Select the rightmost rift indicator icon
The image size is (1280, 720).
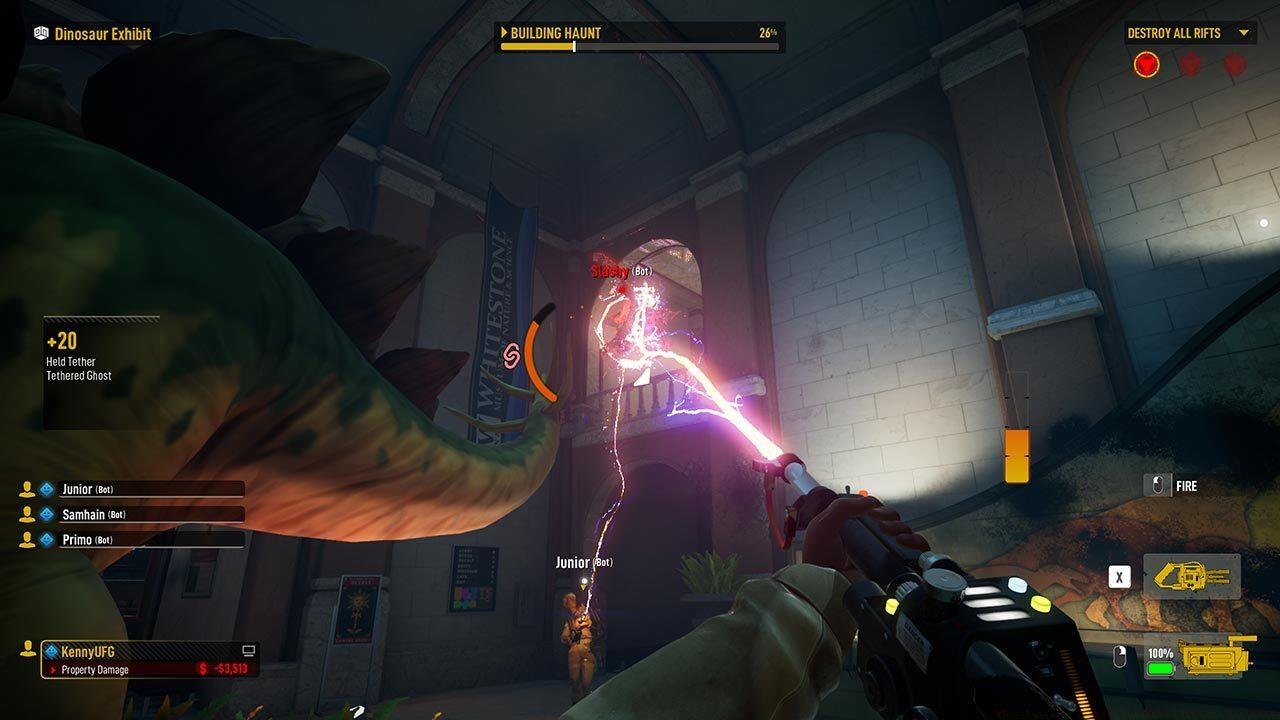click(1234, 63)
